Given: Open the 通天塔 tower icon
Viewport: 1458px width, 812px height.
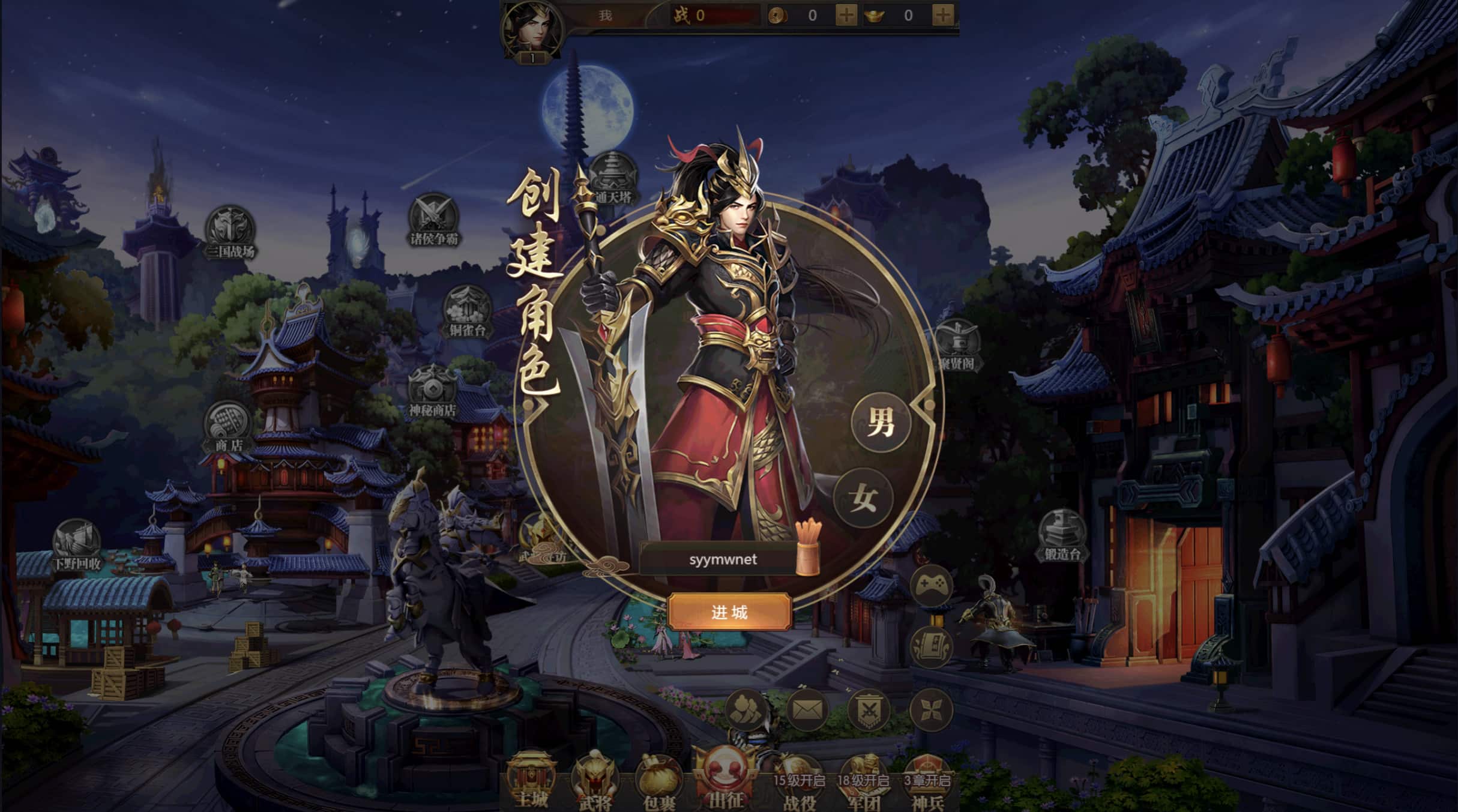Looking at the screenshot, I should click(612, 177).
